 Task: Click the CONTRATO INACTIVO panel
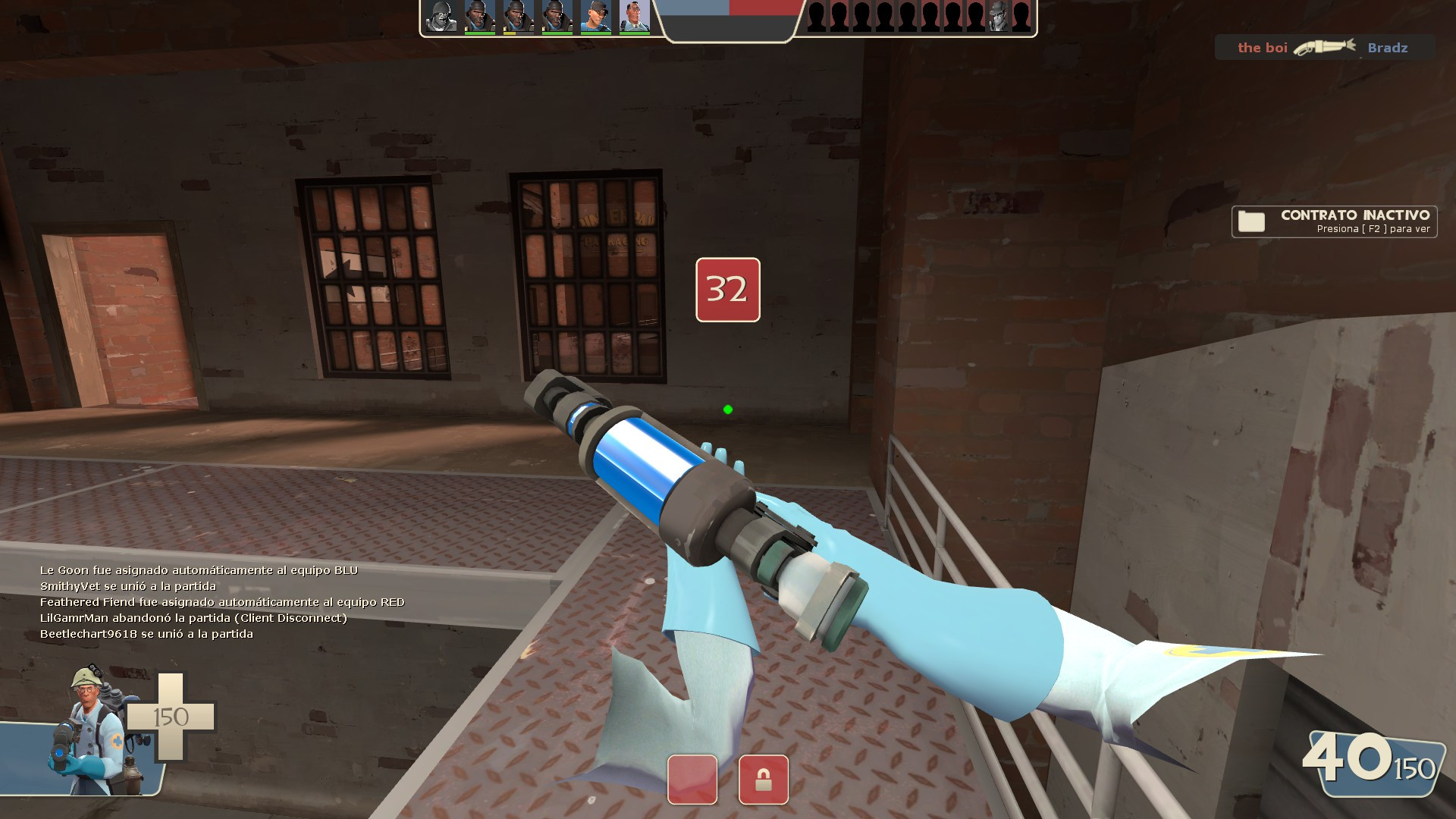tap(1350, 221)
